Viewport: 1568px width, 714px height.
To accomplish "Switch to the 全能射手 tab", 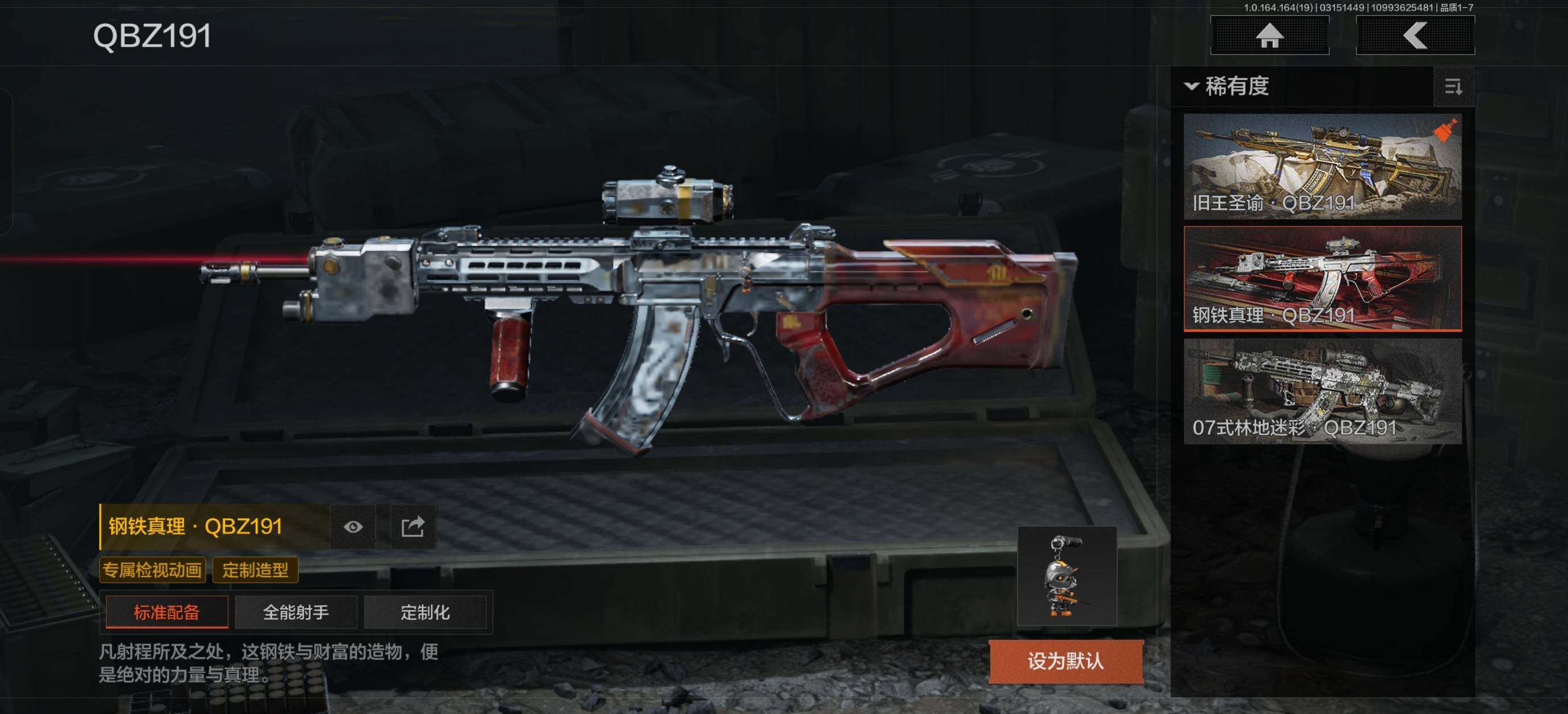I will pos(296,612).
